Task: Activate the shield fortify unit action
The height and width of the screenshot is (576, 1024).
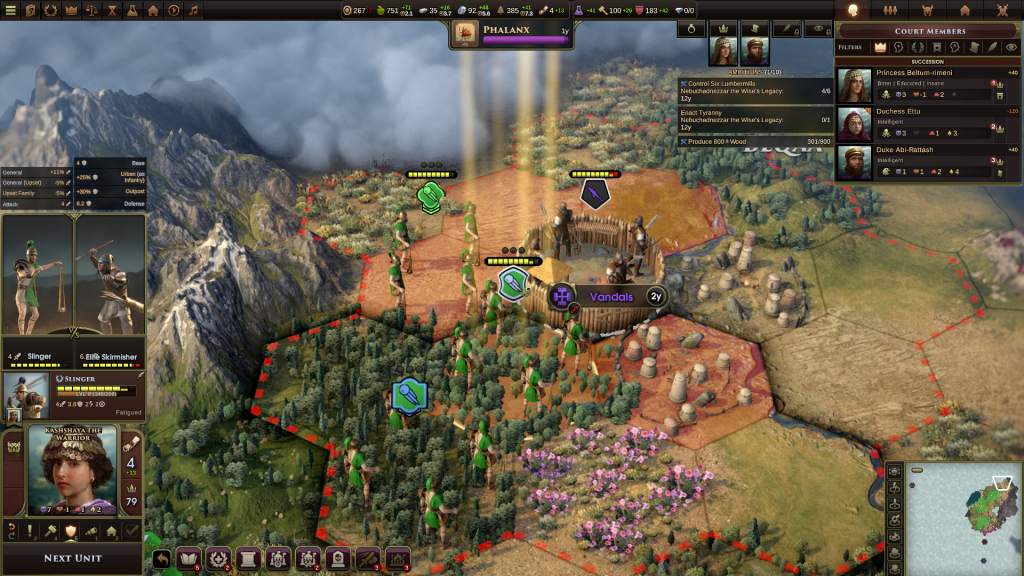Action: (71, 531)
